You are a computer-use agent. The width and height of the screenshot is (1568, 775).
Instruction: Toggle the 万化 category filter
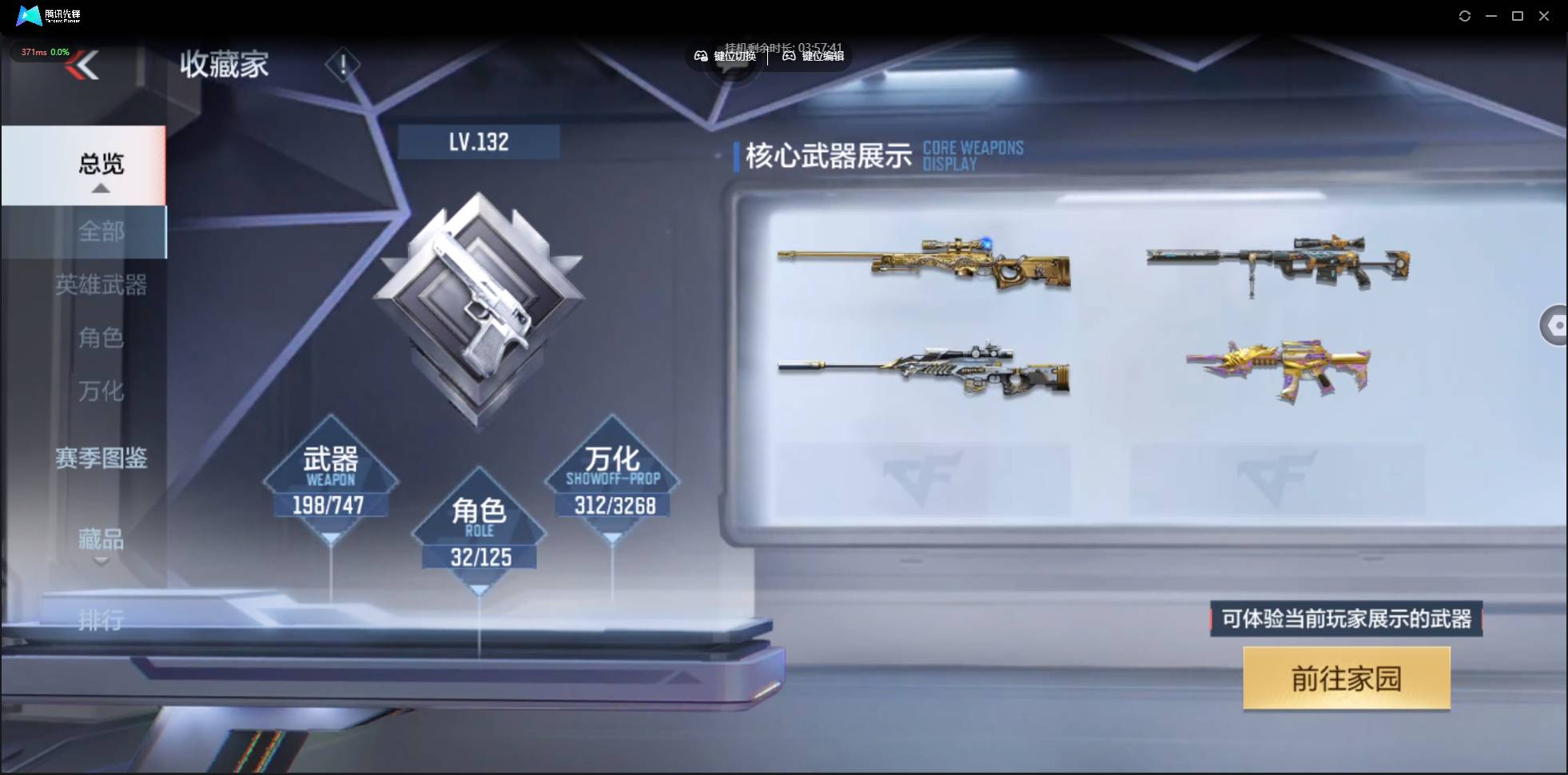point(101,391)
